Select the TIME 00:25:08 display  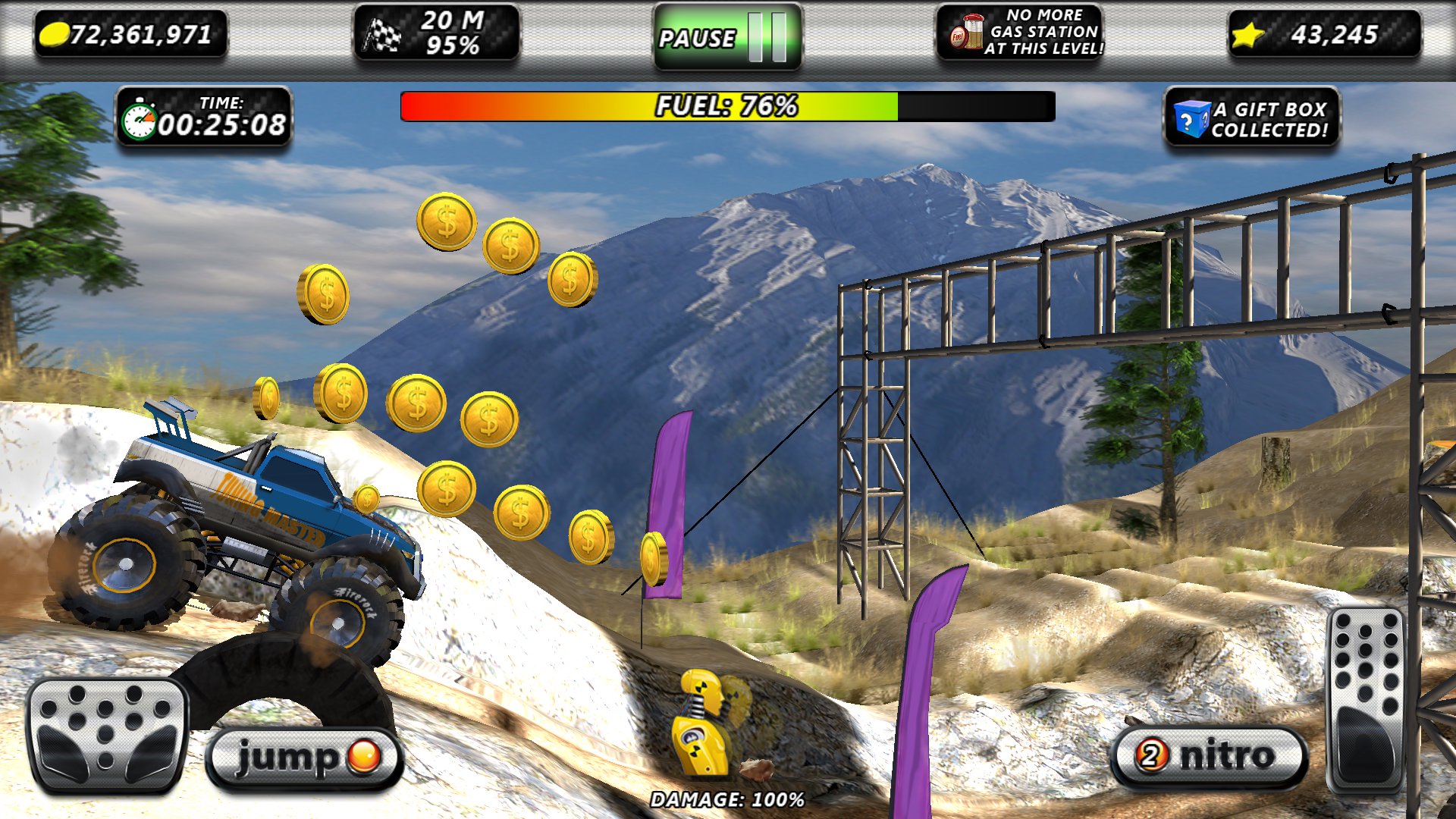pyautogui.click(x=205, y=118)
